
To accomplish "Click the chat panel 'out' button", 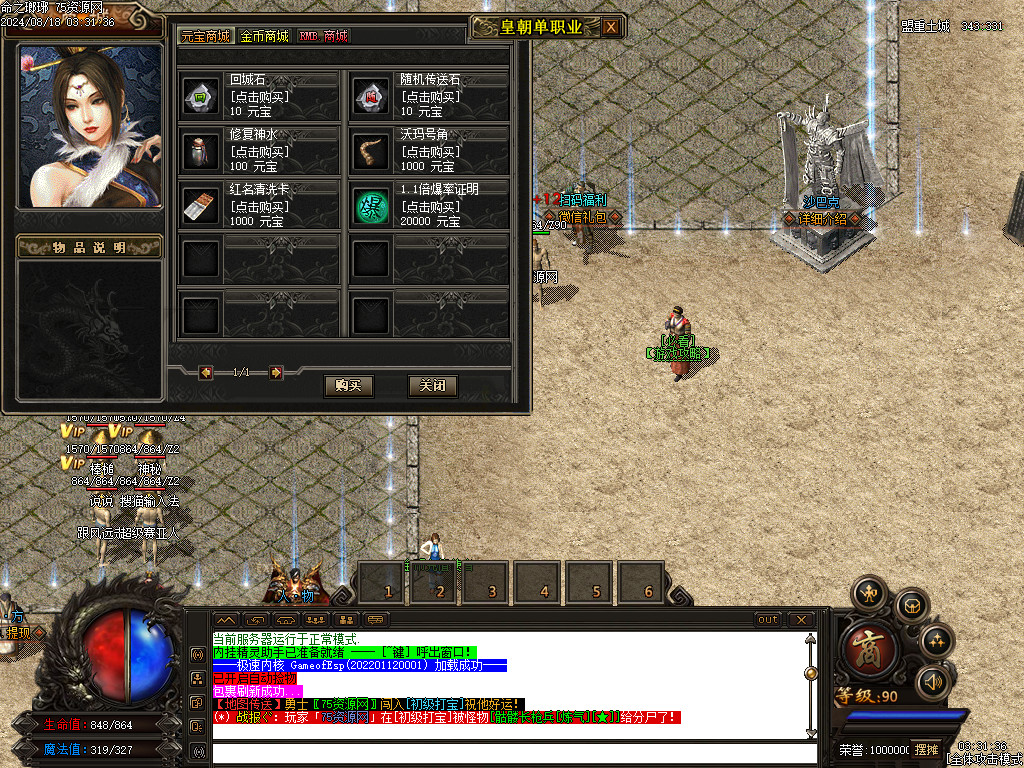I will (x=768, y=620).
